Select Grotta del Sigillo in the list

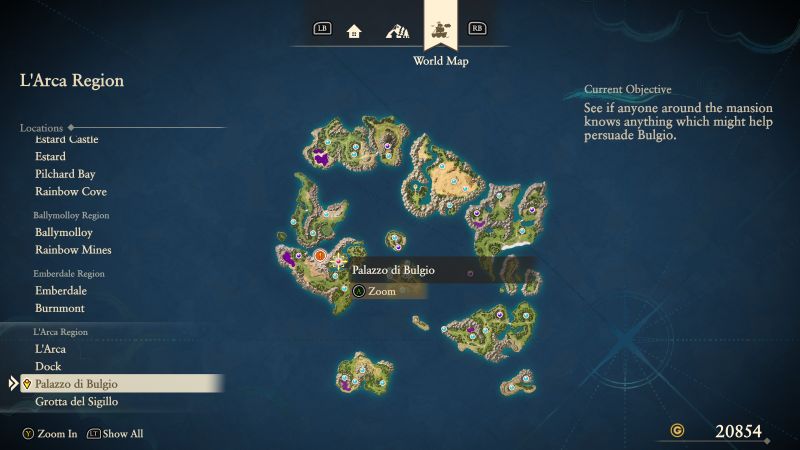(x=76, y=401)
